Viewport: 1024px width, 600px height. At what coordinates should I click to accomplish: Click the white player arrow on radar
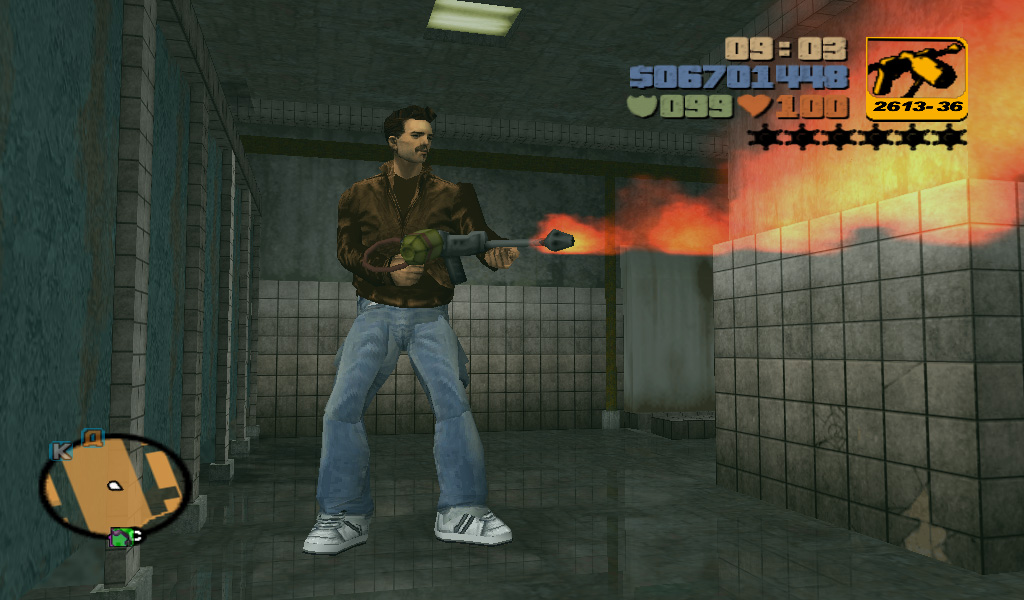[115, 486]
